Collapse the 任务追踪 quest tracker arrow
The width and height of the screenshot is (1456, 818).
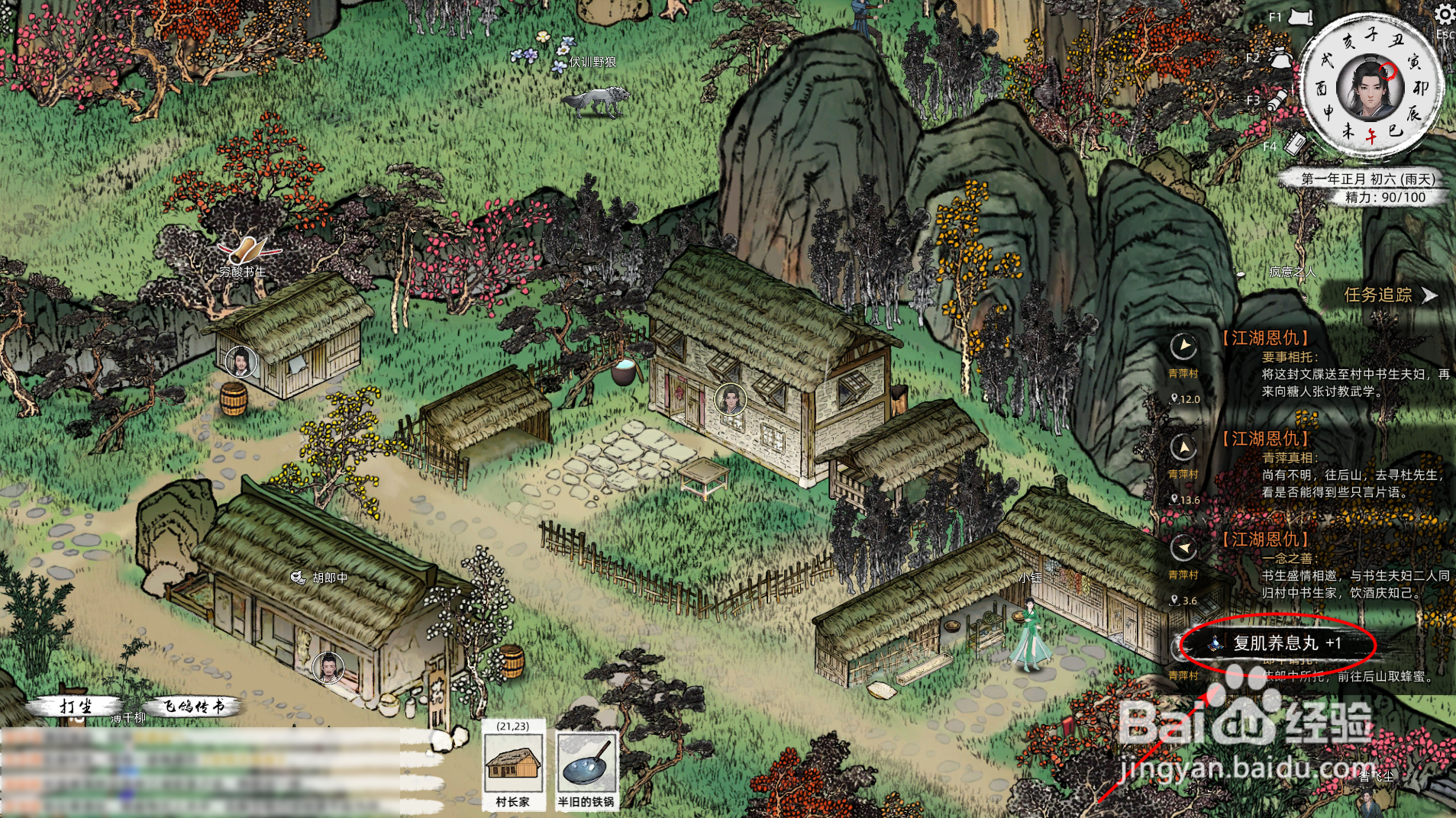click(1429, 295)
